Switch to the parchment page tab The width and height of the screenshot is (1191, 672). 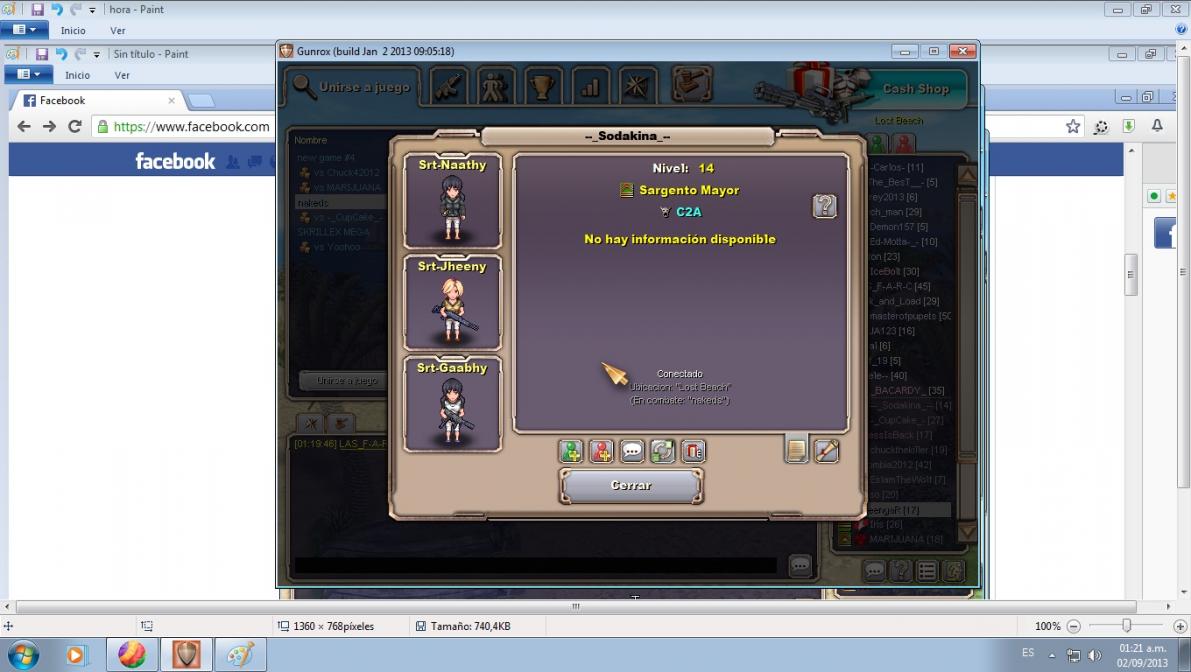coord(796,451)
